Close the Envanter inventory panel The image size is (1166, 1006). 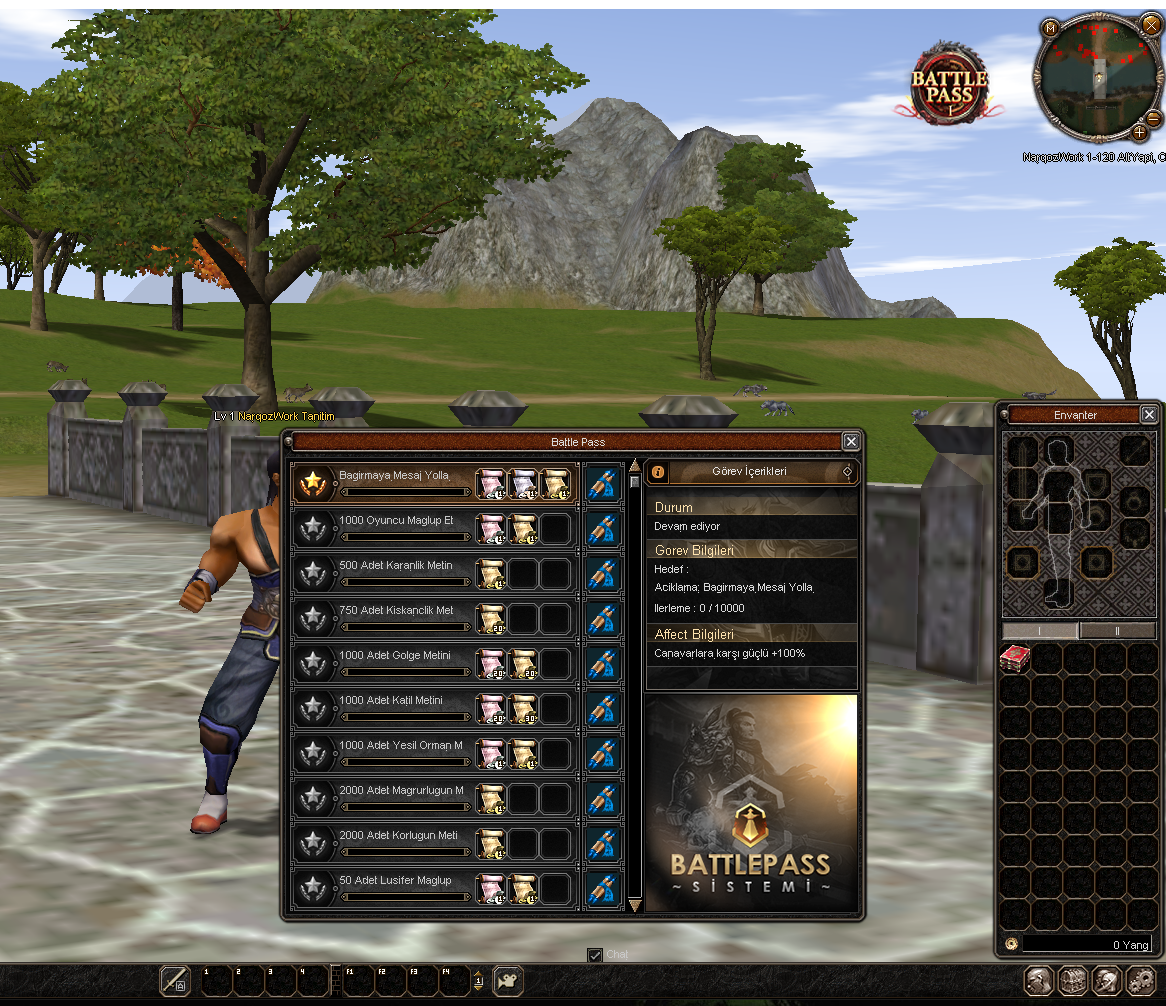[x=1149, y=414]
